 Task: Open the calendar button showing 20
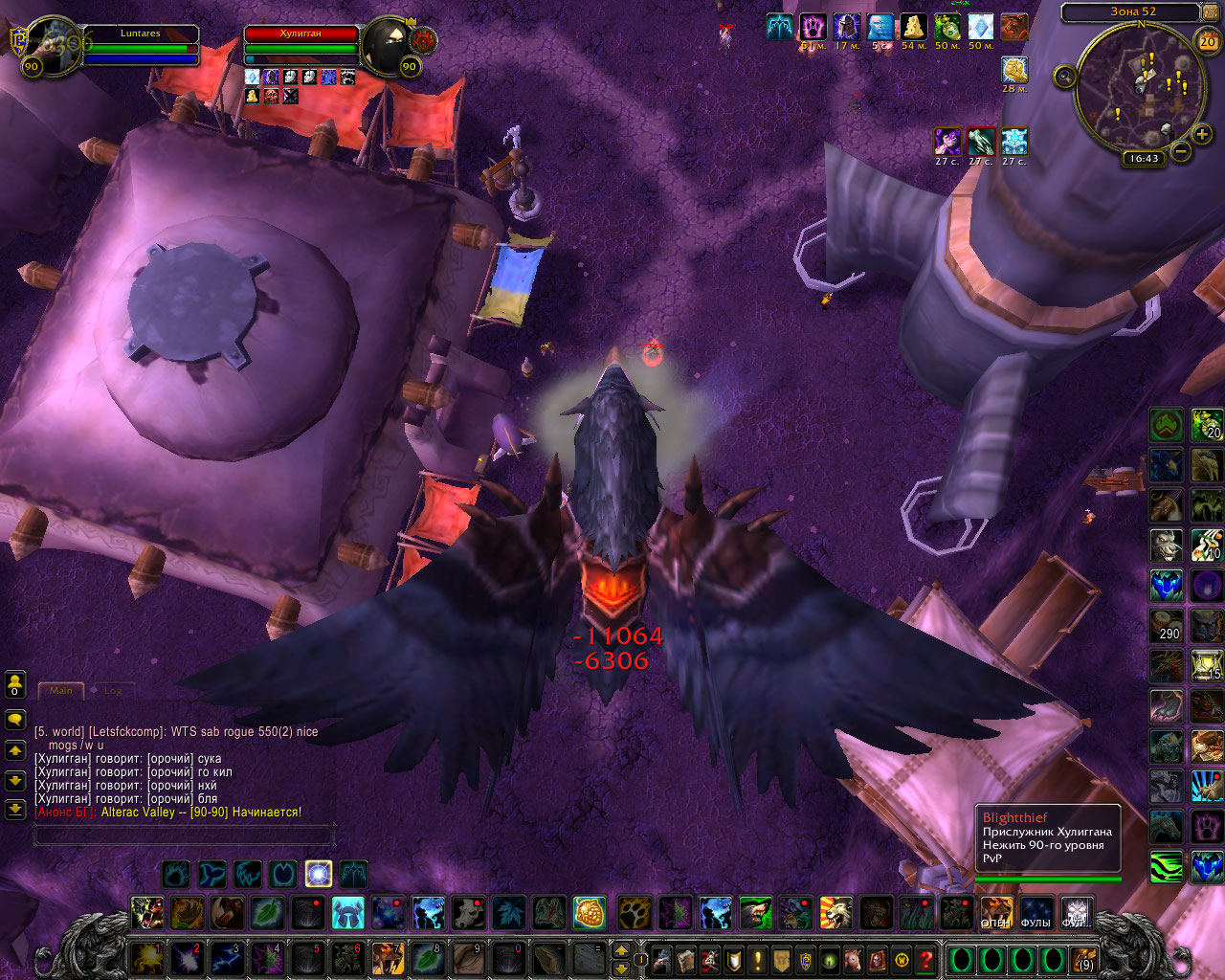pyautogui.click(x=1208, y=40)
